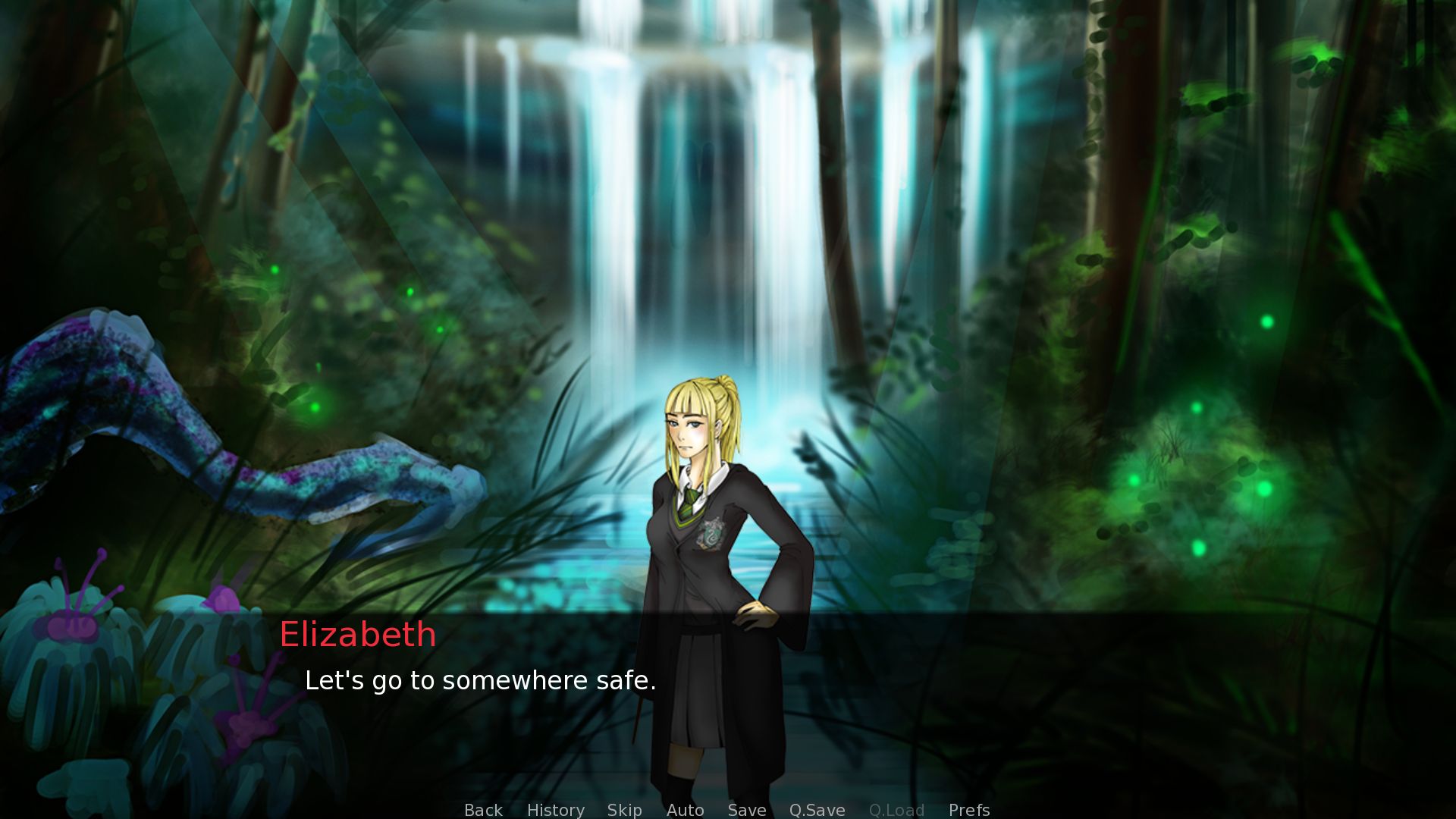Quick save with Q.Save
Viewport: 1456px width, 819px height.
coord(817,810)
